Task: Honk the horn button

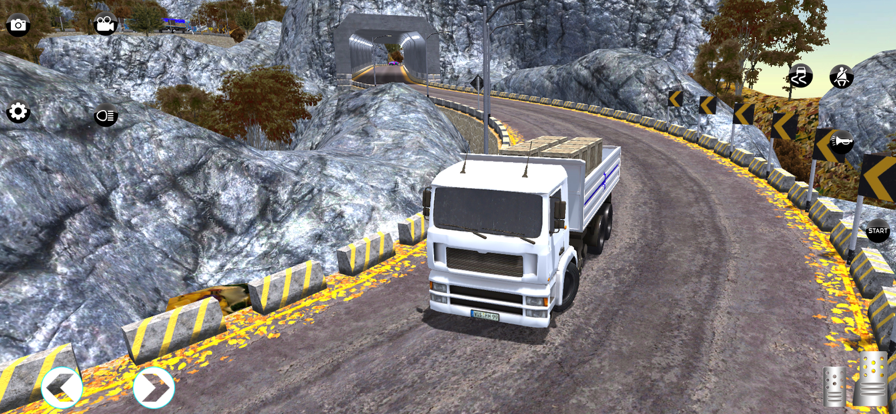Action: 841,143
